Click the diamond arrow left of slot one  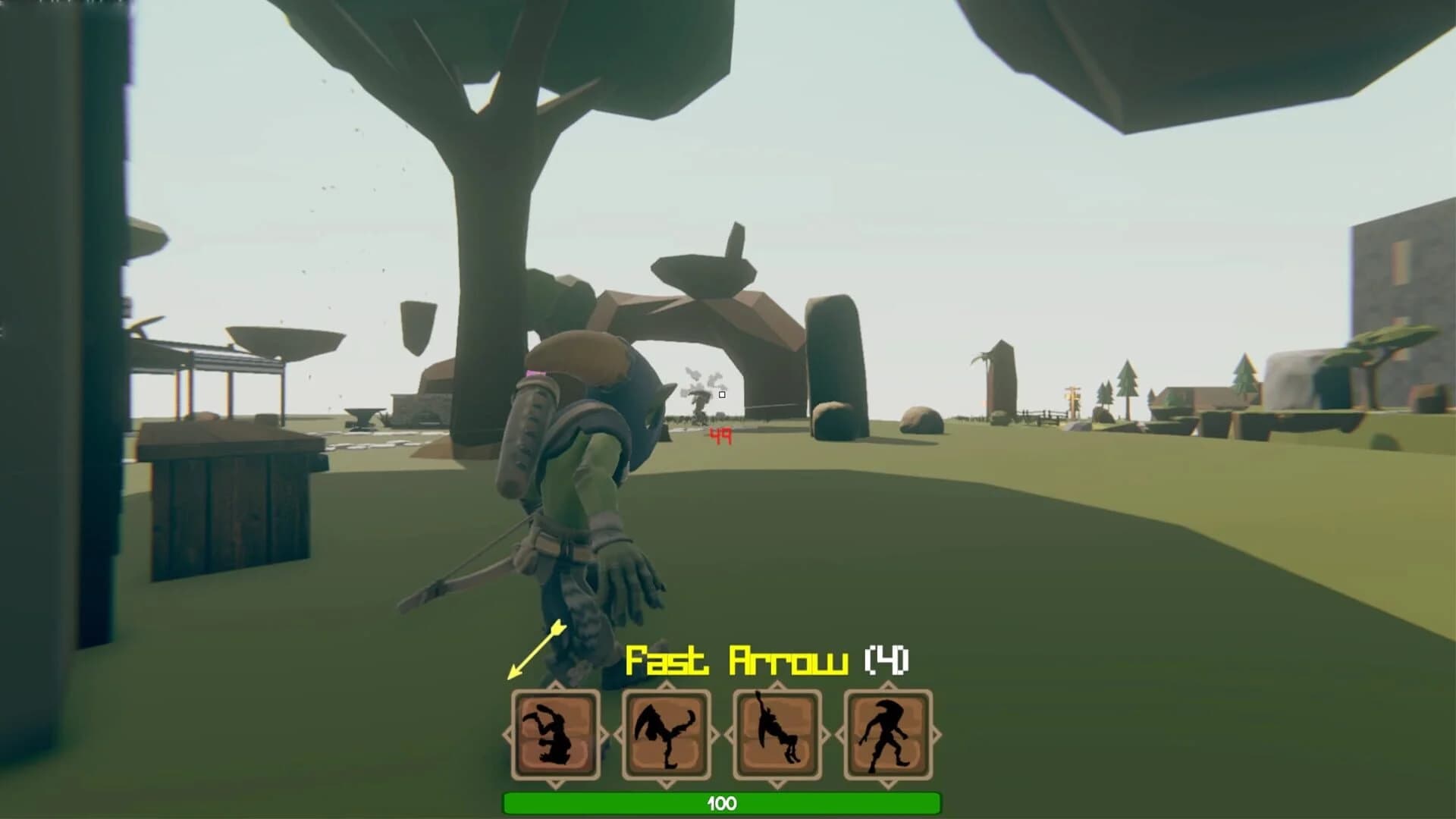pyautogui.click(x=507, y=734)
